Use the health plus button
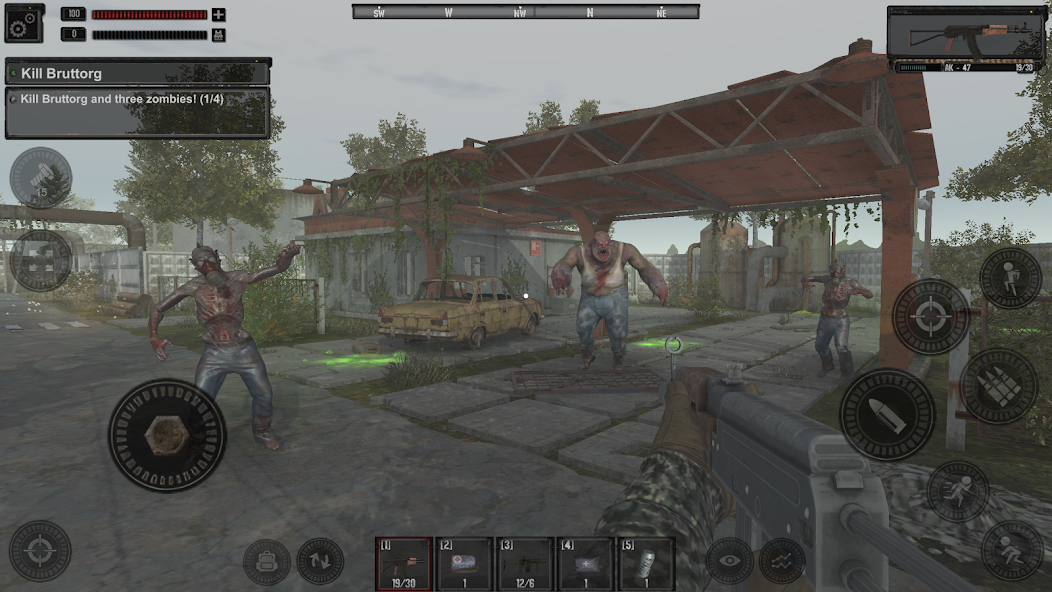1052x592 pixels. click(x=219, y=15)
